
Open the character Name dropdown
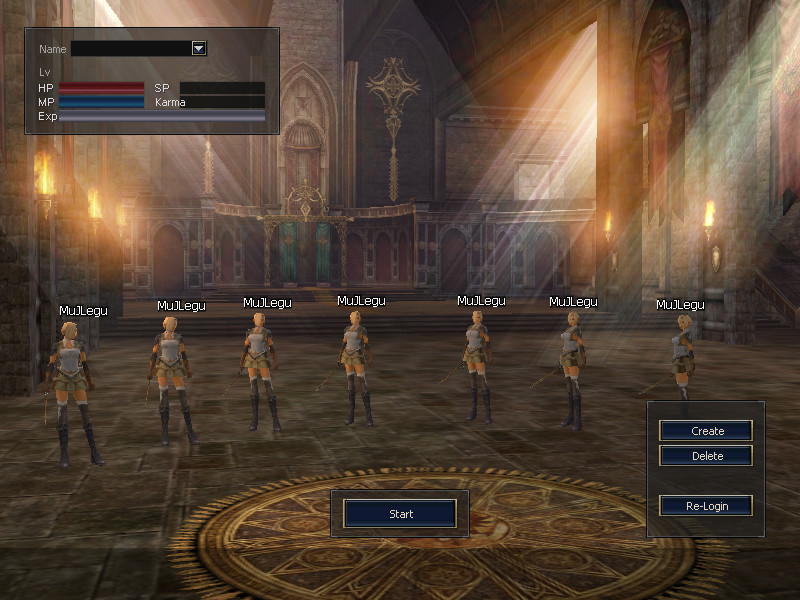[198, 48]
